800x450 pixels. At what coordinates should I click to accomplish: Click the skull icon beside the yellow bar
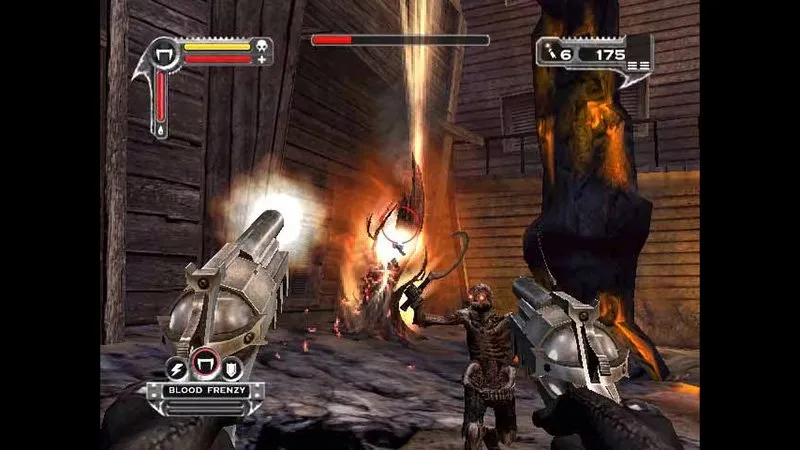(x=261, y=45)
